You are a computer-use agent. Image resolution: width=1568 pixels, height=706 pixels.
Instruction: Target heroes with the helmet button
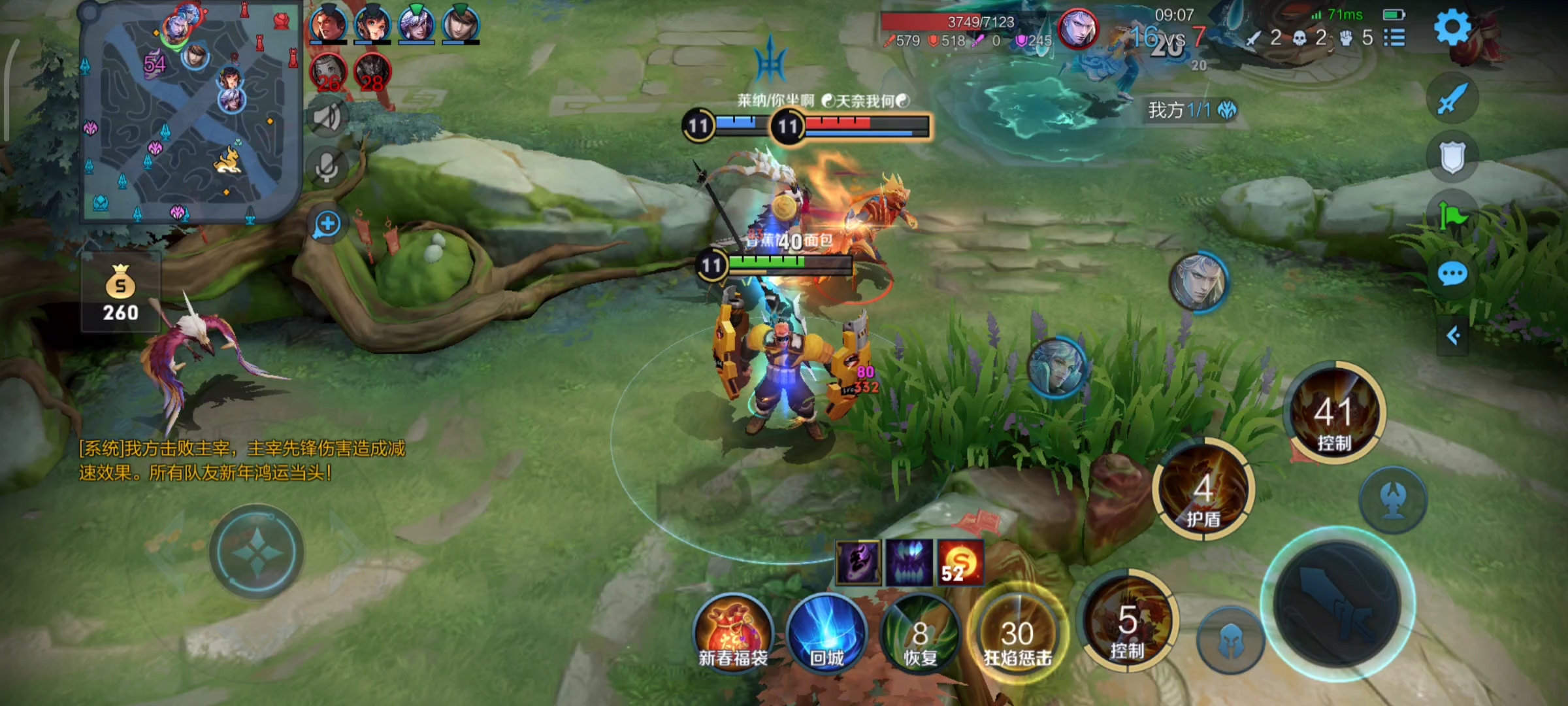(1230, 641)
